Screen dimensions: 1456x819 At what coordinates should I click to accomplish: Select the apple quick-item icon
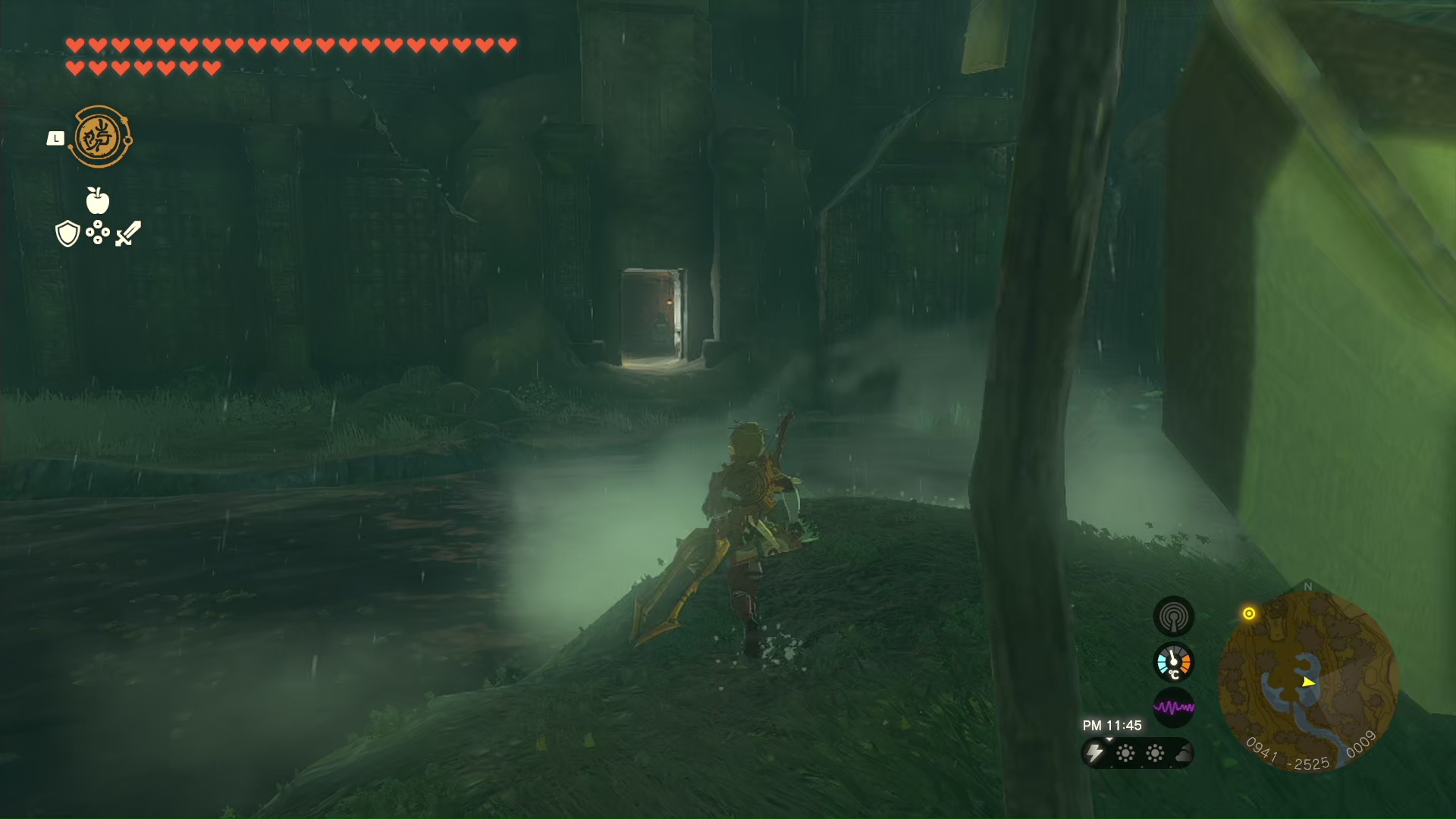98,200
